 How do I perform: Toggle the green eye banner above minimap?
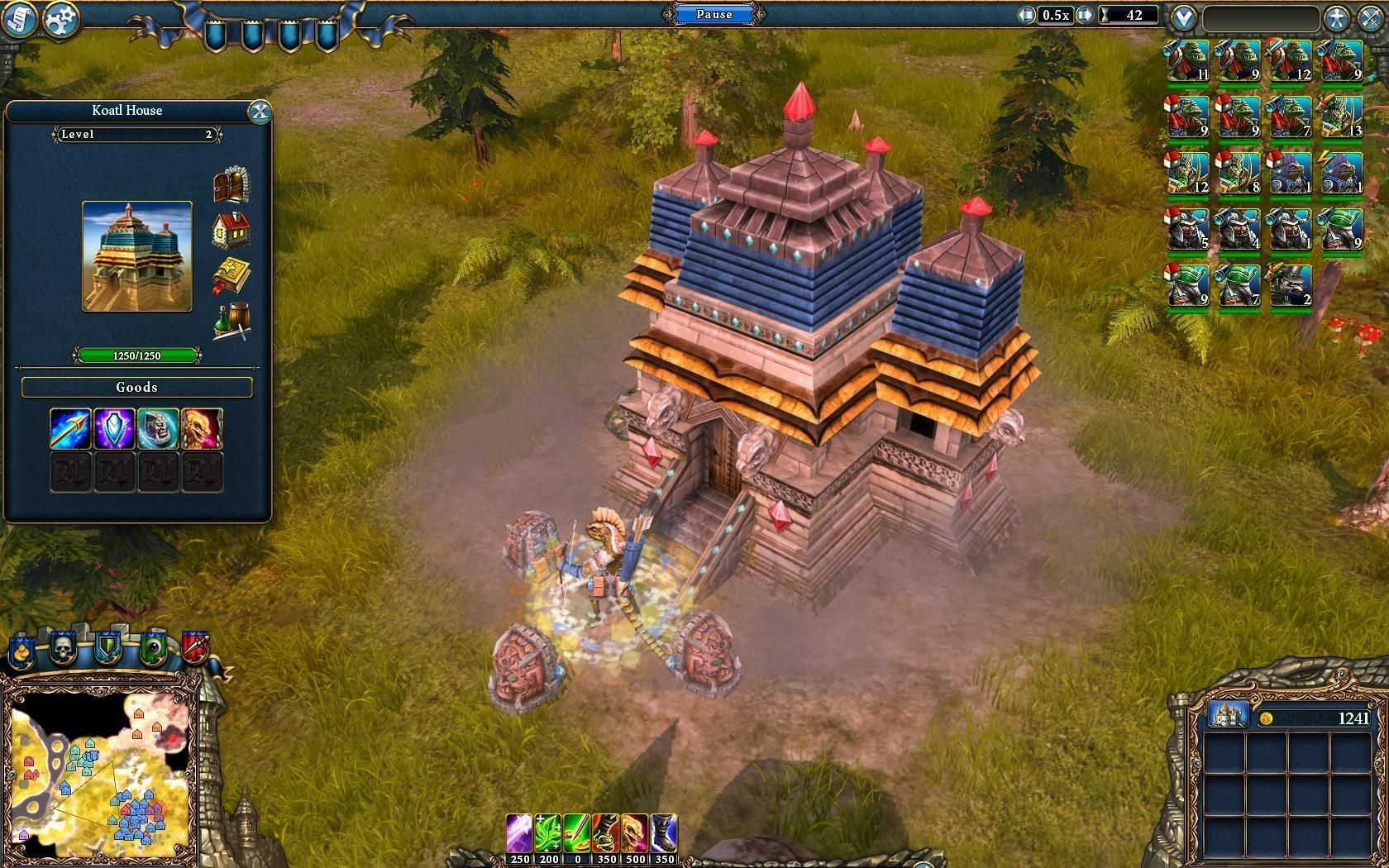(152, 648)
